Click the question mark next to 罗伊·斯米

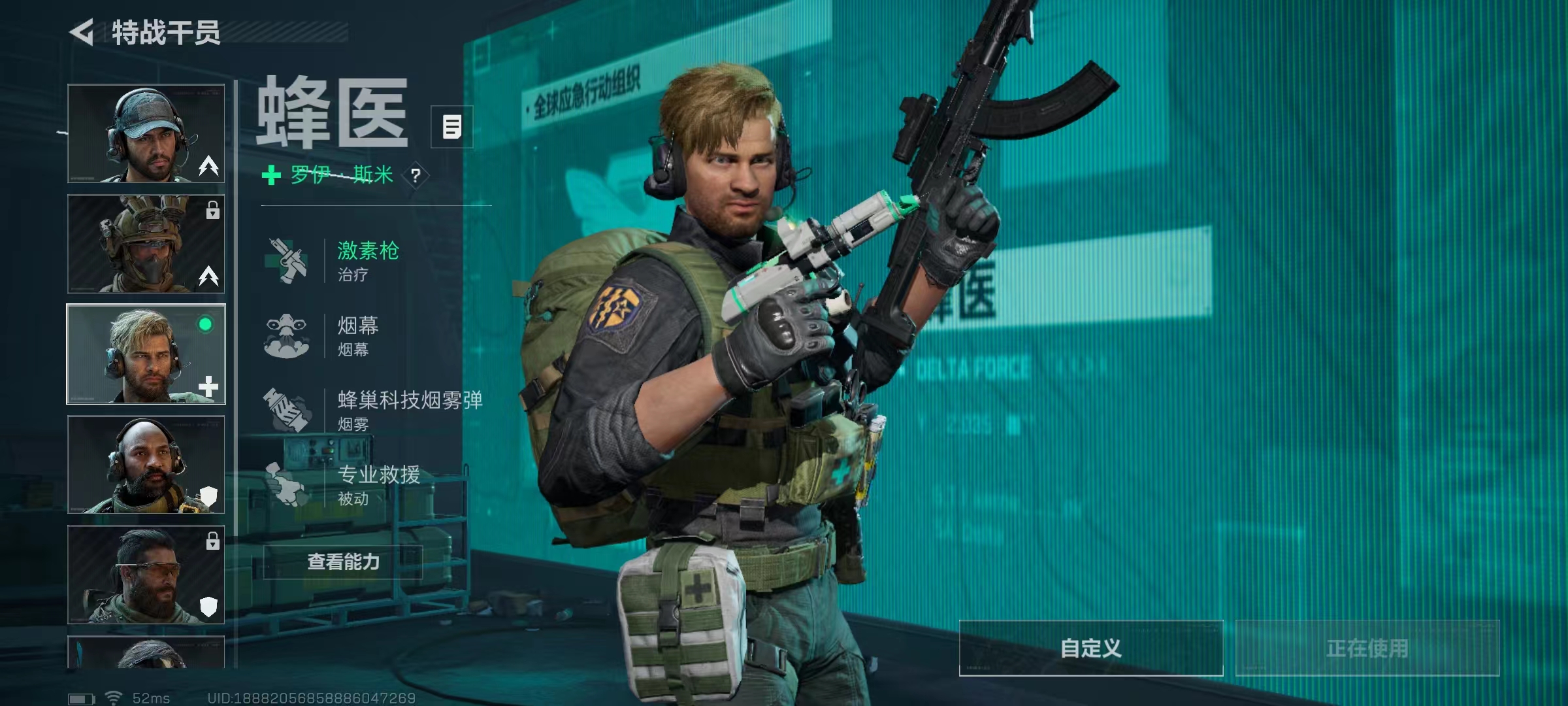point(416,175)
